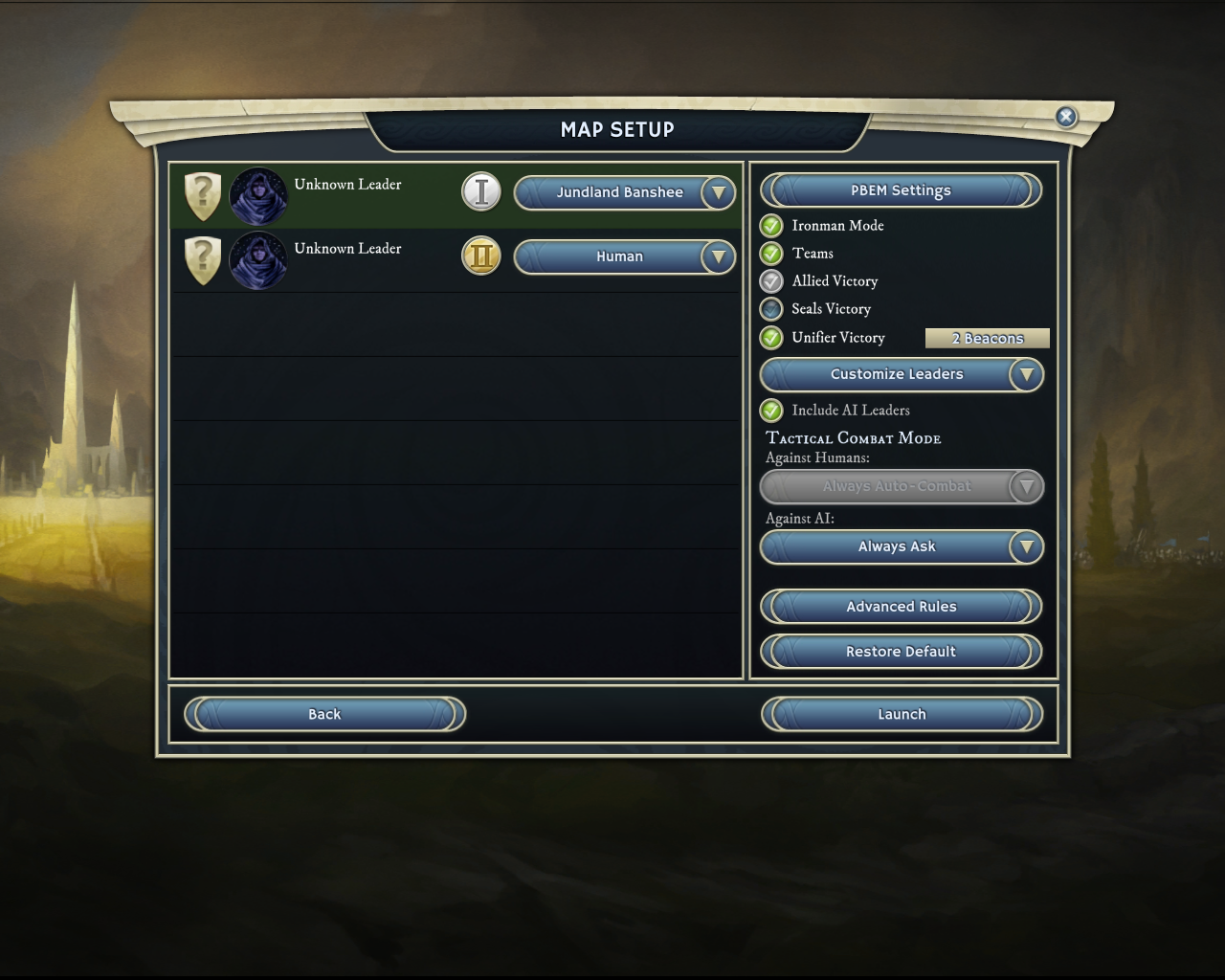Toggle Allied Victory checkbox

pyautogui.click(x=771, y=281)
